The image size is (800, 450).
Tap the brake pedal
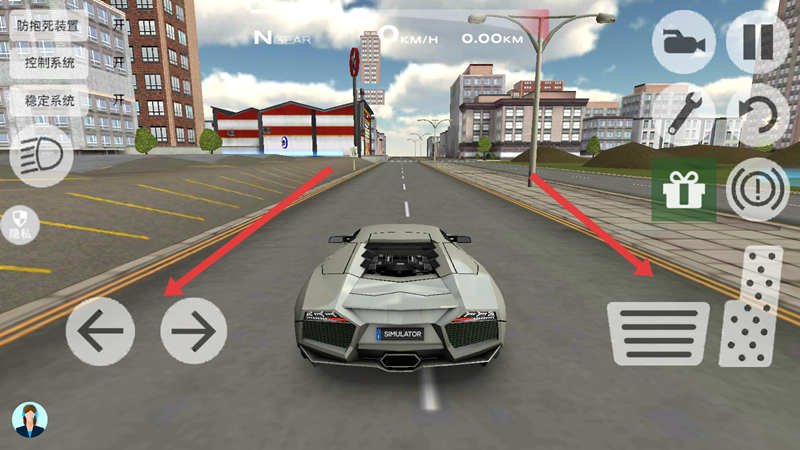pyautogui.click(x=658, y=334)
